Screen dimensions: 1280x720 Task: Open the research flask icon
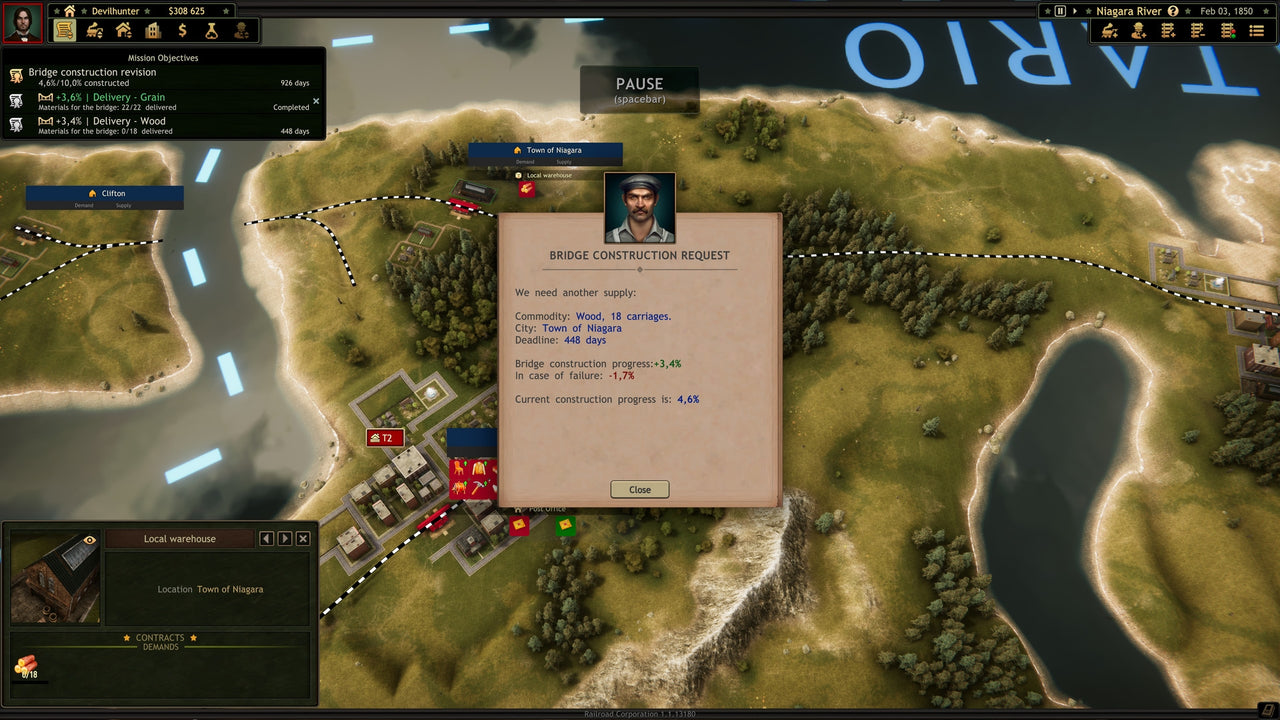pyautogui.click(x=211, y=30)
